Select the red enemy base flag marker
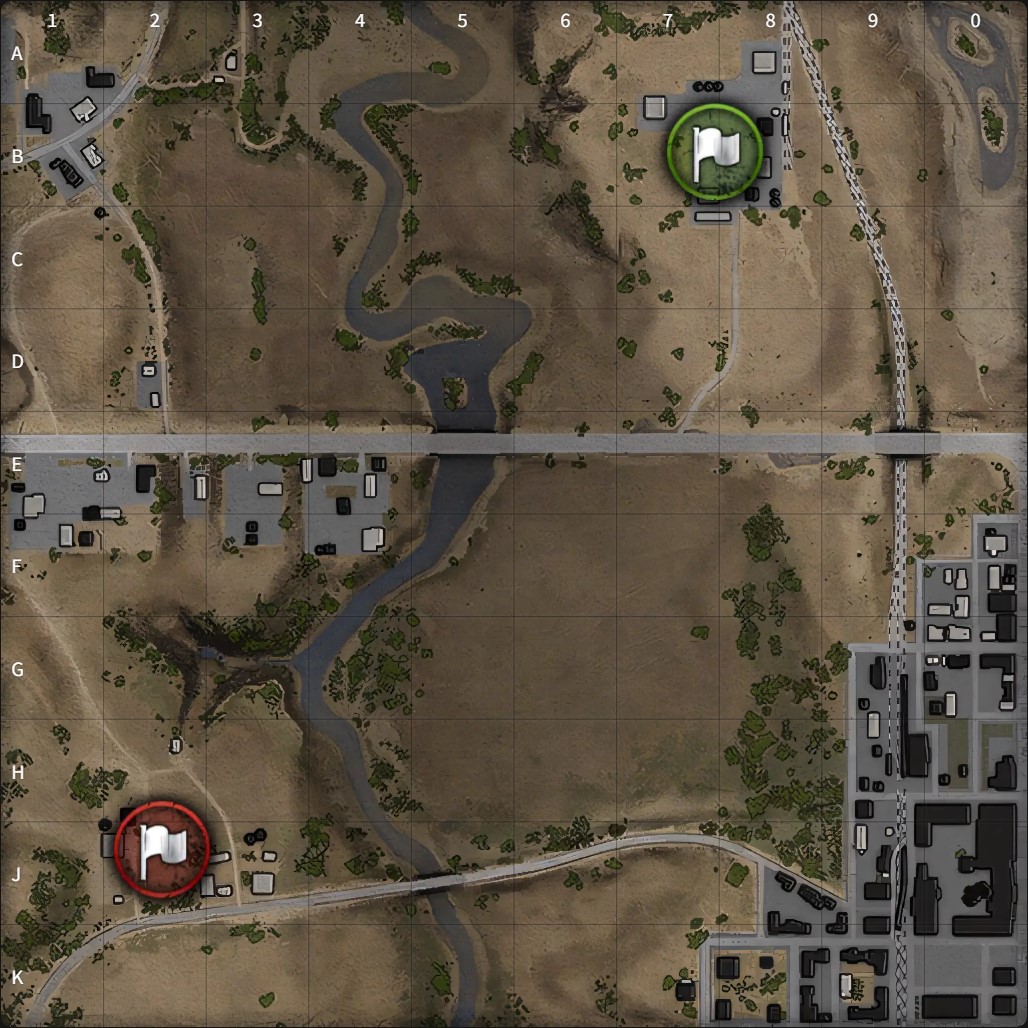 (x=162, y=847)
